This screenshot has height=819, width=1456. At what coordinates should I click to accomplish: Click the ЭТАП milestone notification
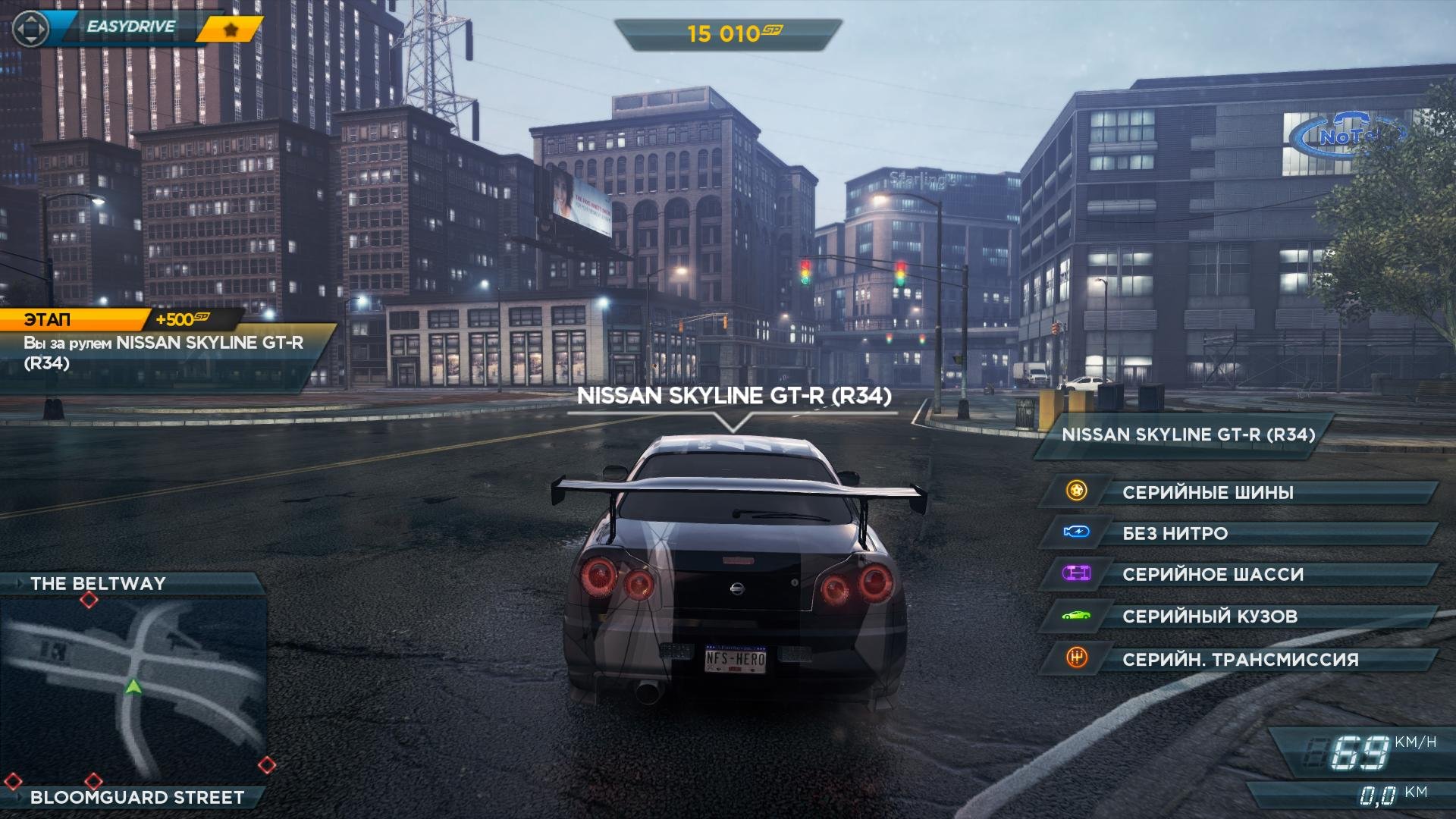[163, 352]
